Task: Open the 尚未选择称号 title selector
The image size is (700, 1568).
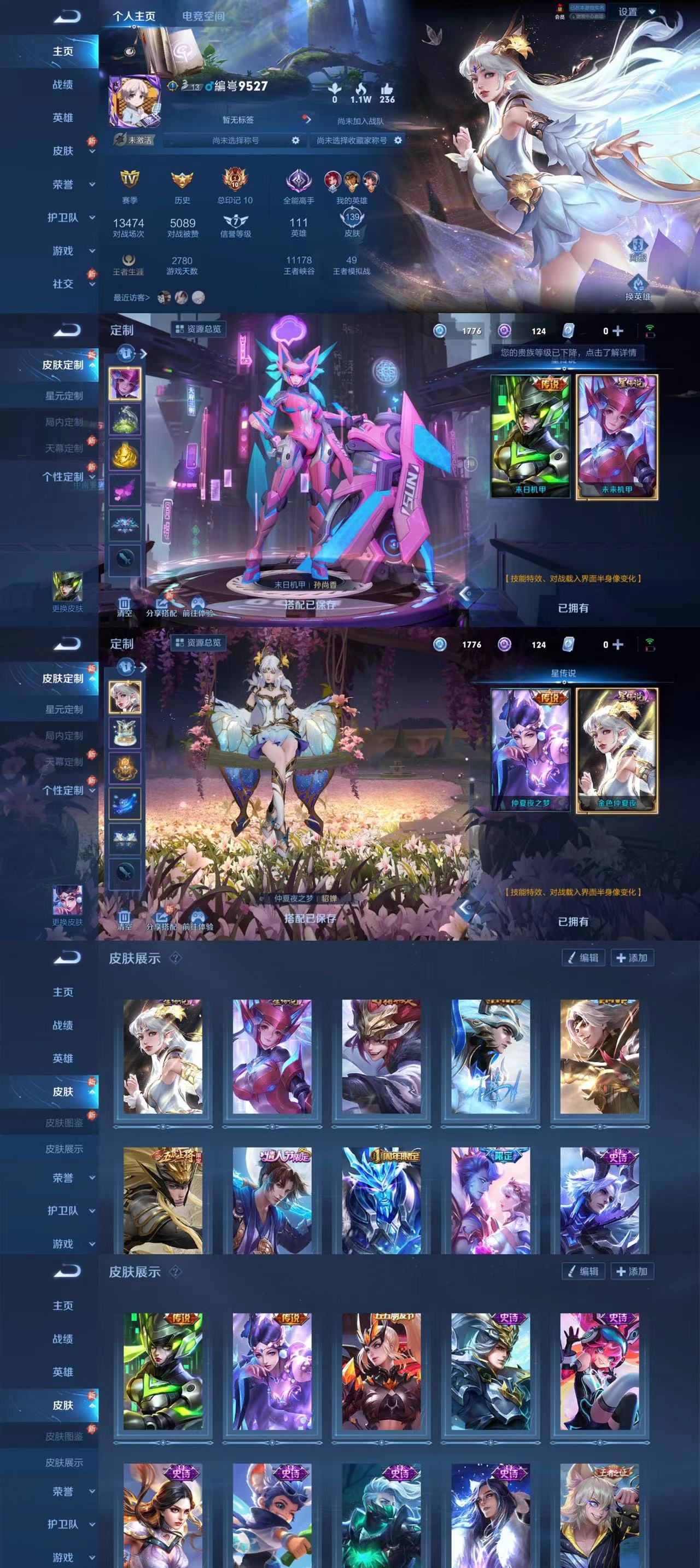Action: [235, 141]
